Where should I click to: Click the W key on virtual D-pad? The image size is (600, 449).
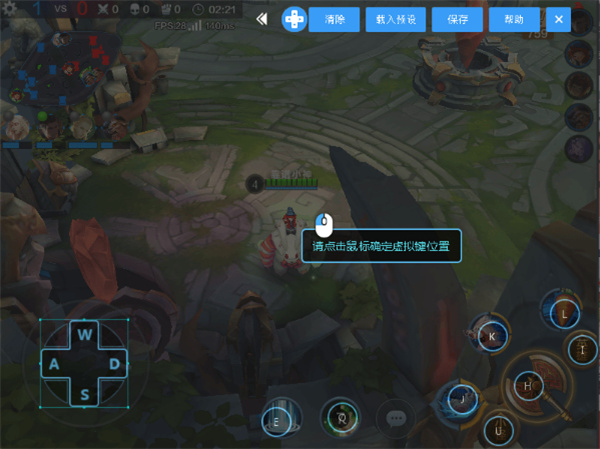(x=85, y=334)
